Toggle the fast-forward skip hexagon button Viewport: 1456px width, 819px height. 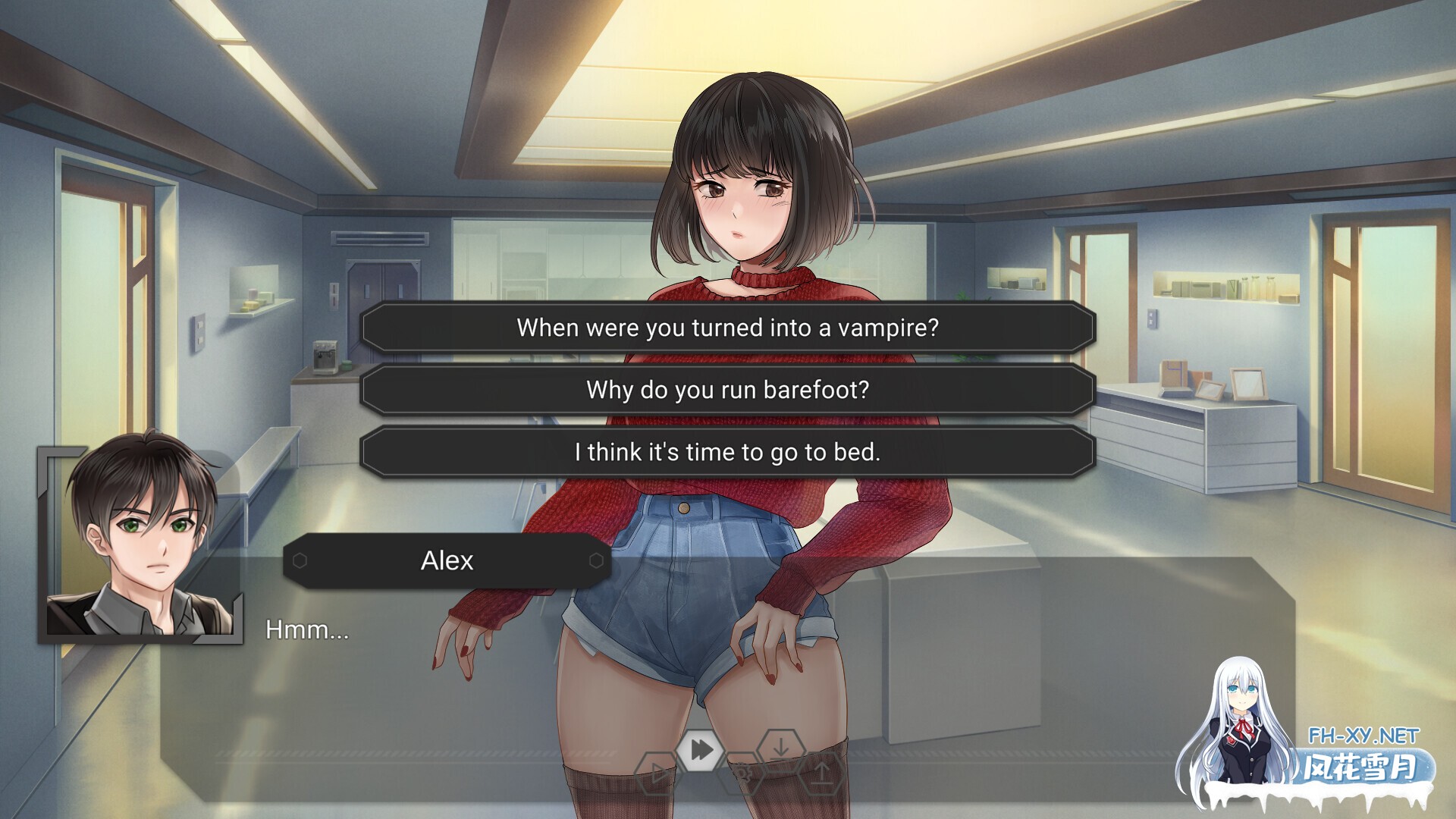coord(701,750)
